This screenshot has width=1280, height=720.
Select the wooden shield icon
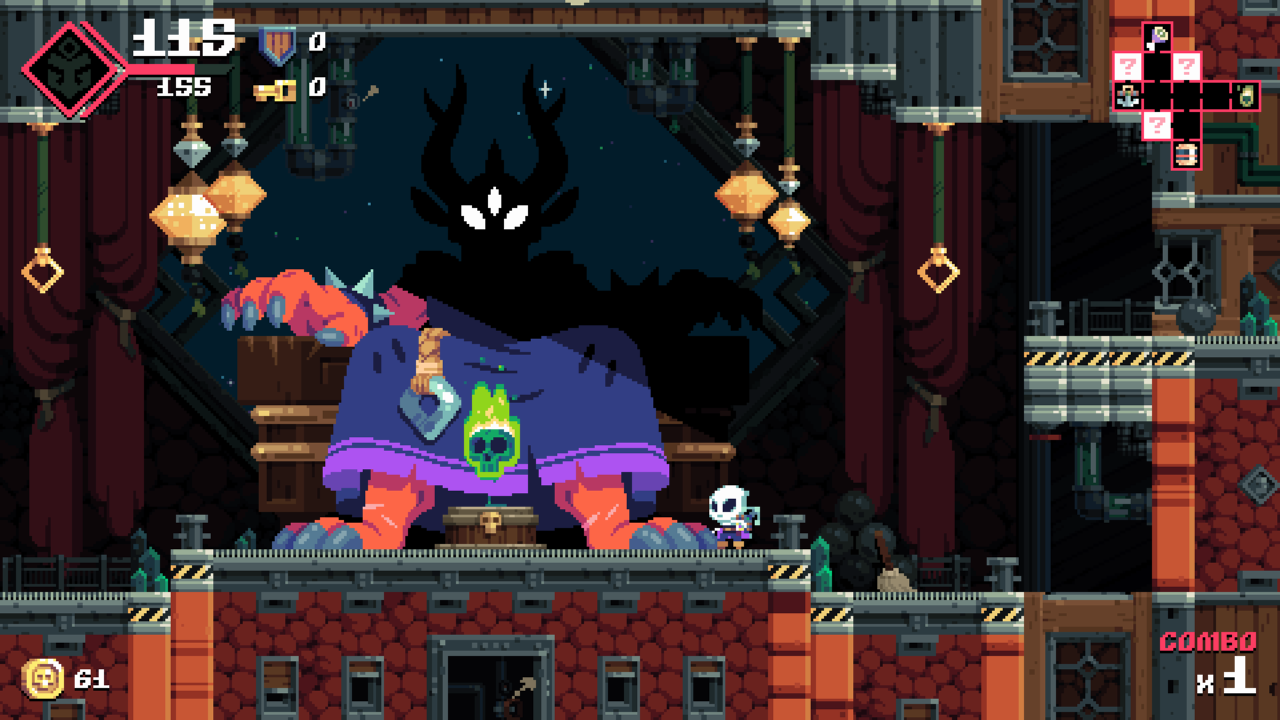(277, 43)
